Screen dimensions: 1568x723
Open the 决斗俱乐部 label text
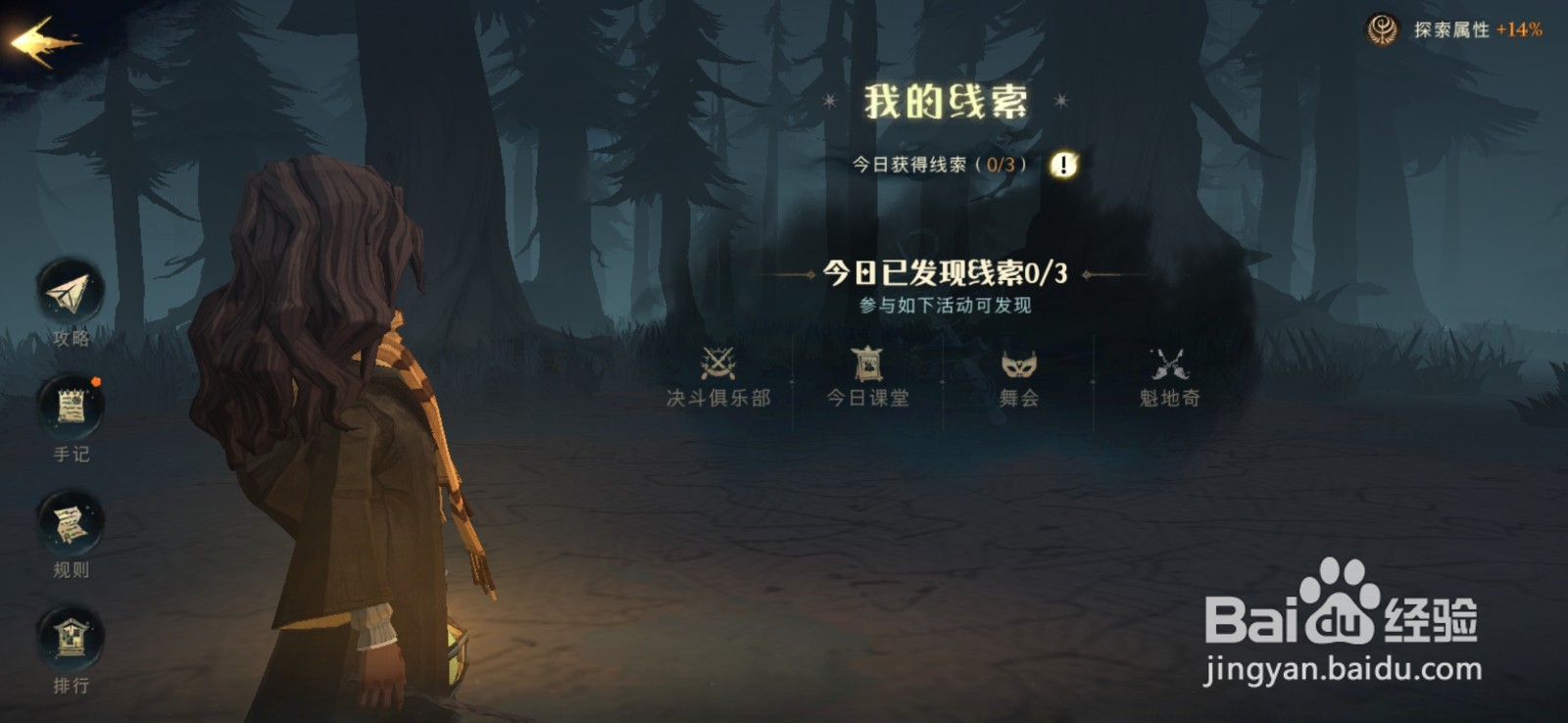click(718, 399)
